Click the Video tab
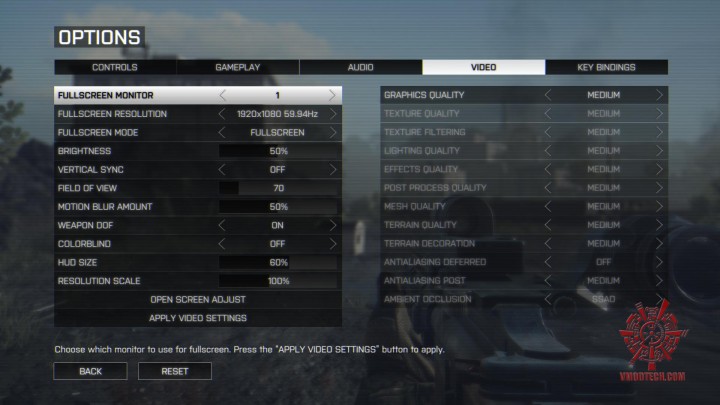 pyautogui.click(x=483, y=67)
